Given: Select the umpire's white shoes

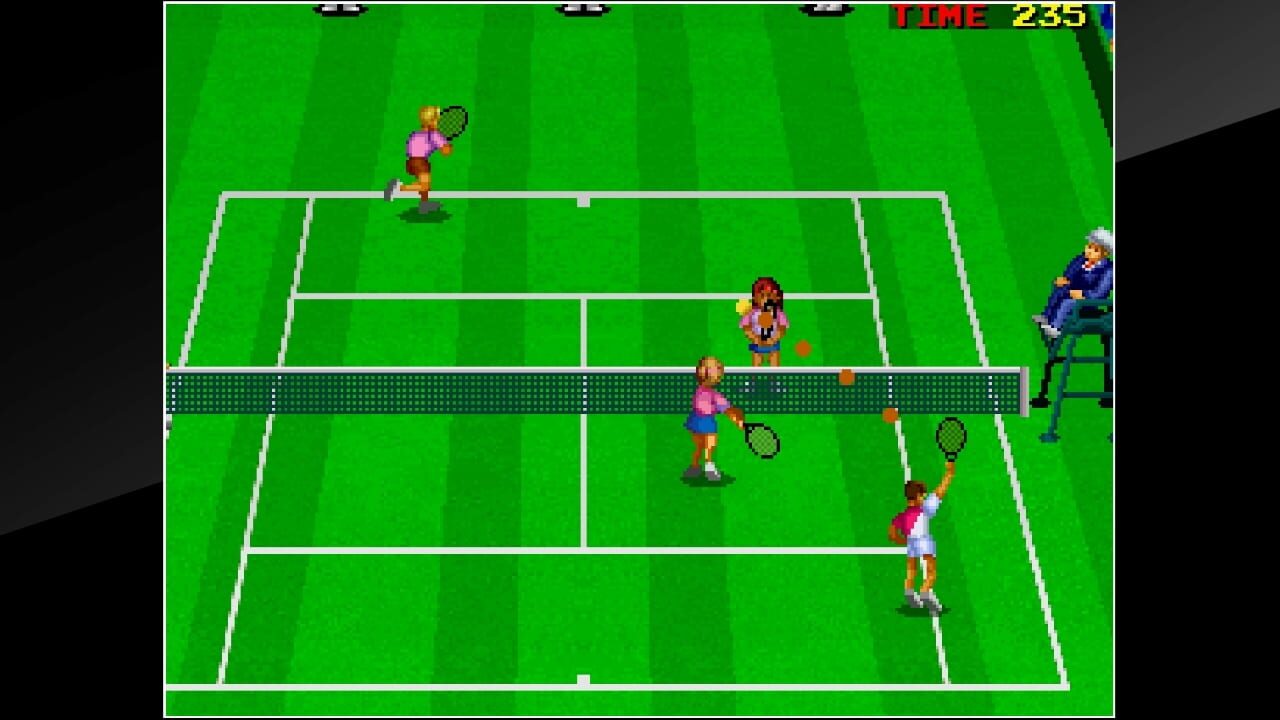Looking at the screenshot, I should coord(1047,325).
